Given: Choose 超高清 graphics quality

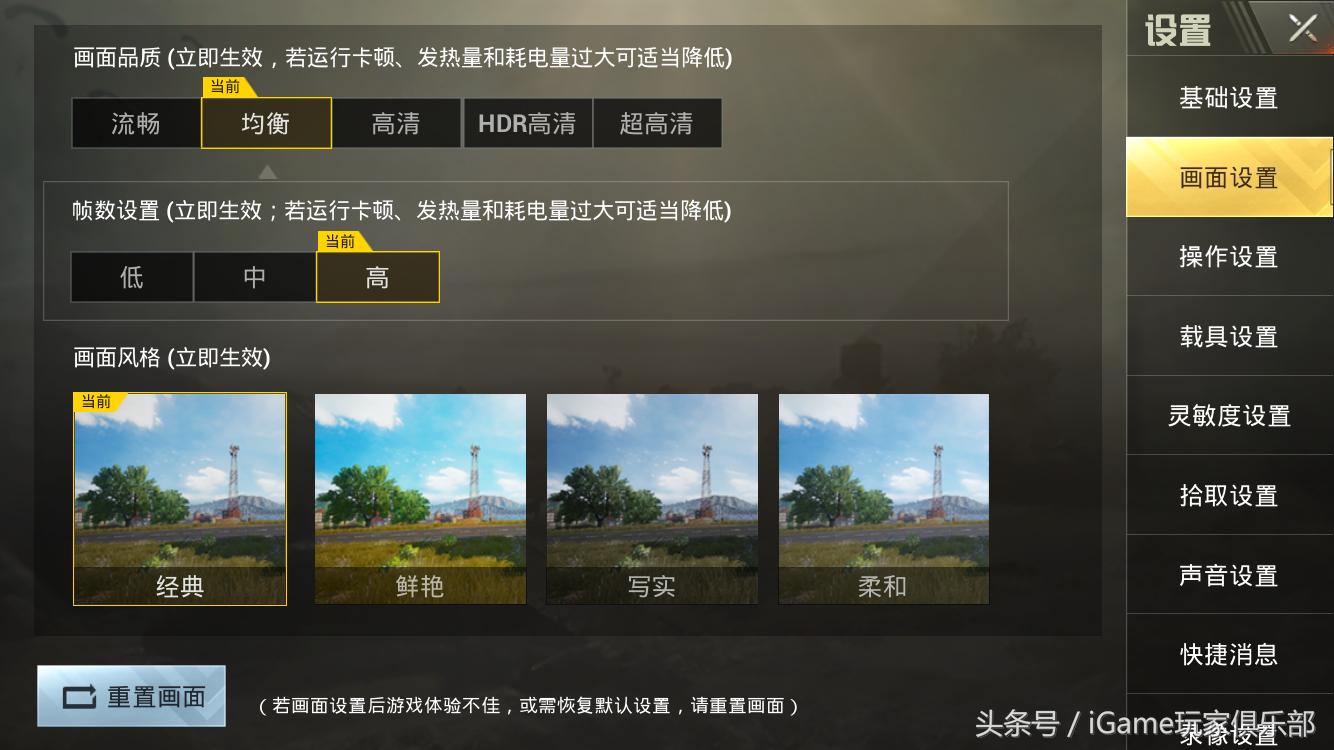Looking at the screenshot, I should (657, 122).
